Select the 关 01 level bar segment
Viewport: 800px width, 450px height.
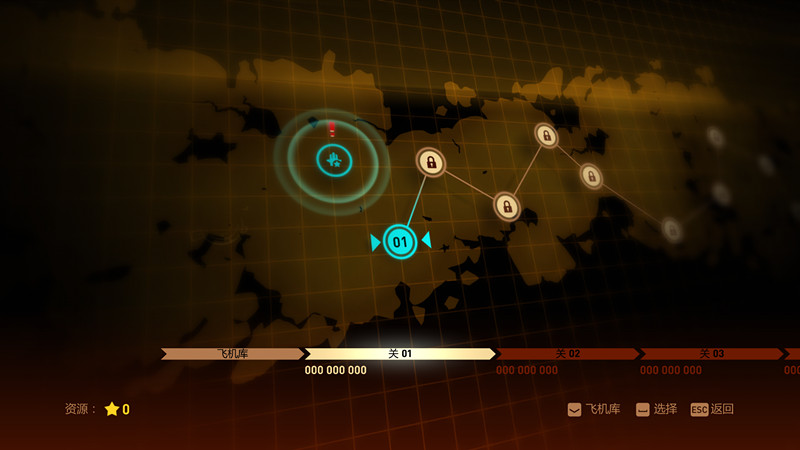tap(400, 354)
